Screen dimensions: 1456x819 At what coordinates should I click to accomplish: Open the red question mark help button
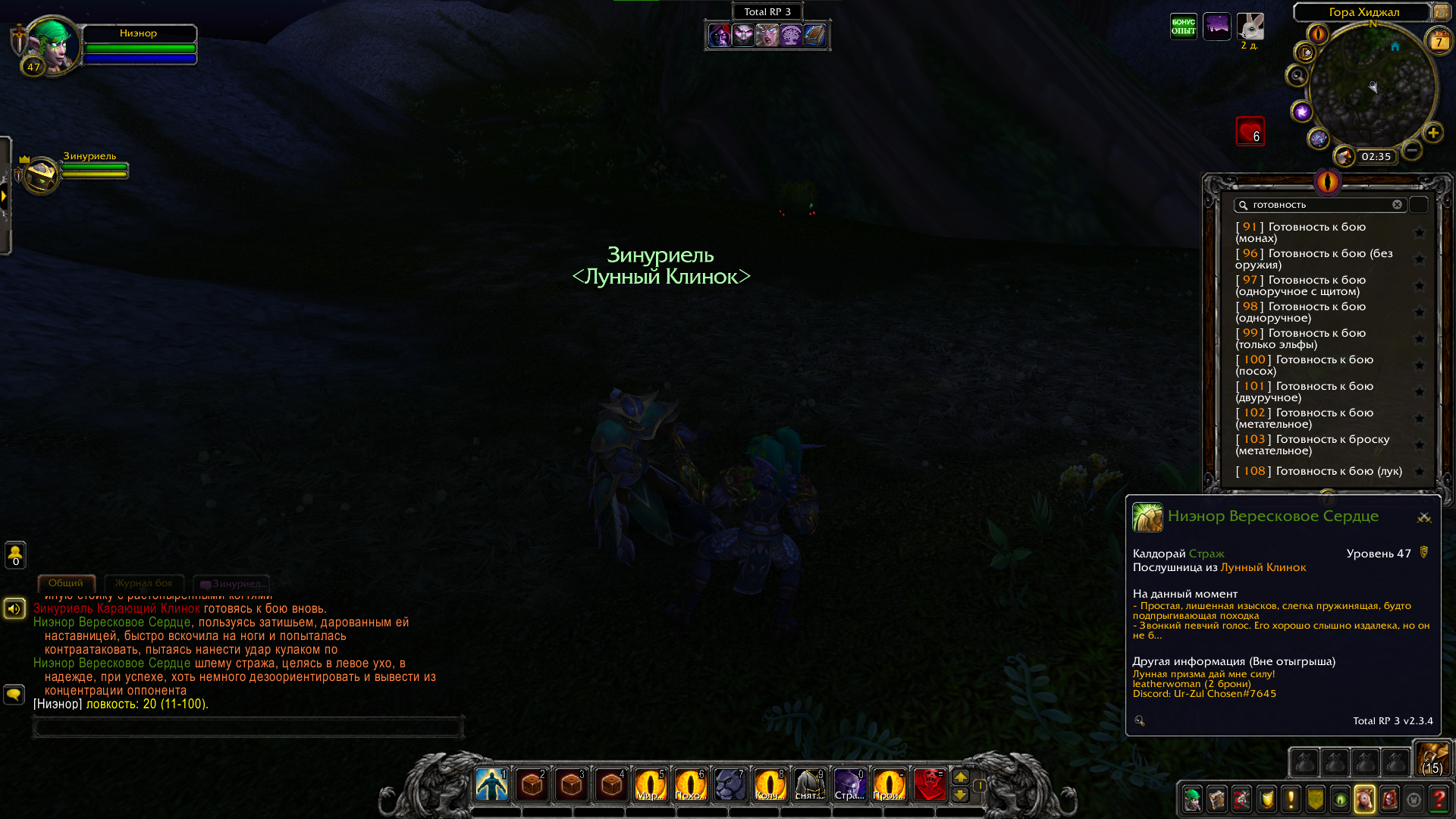[1438, 799]
